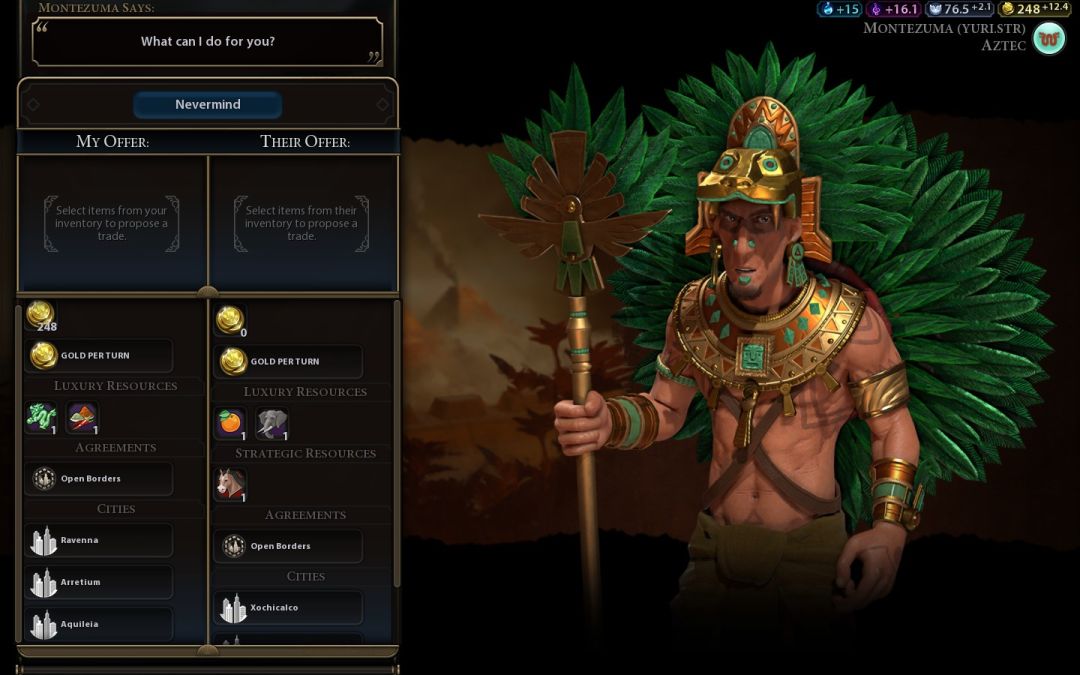Choose Arretium from your cities
This screenshot has width=1080, height=675.
(x=98, y=582)
